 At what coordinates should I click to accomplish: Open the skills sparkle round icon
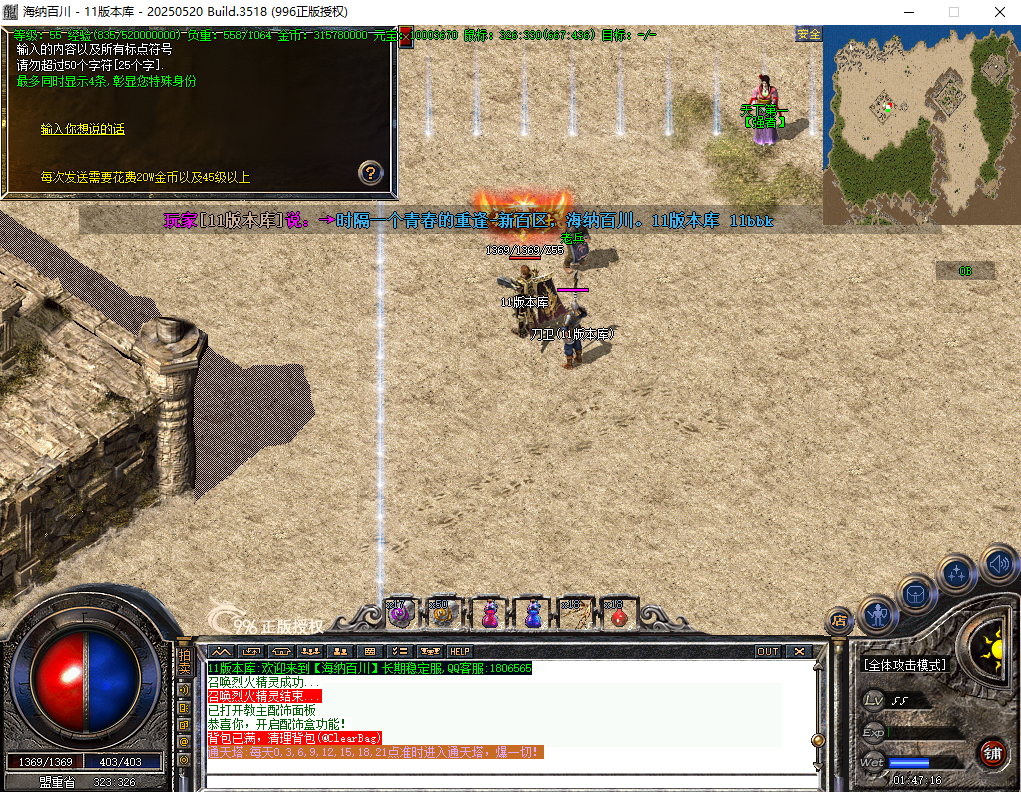pyautogui.click(x=957, y=574)
